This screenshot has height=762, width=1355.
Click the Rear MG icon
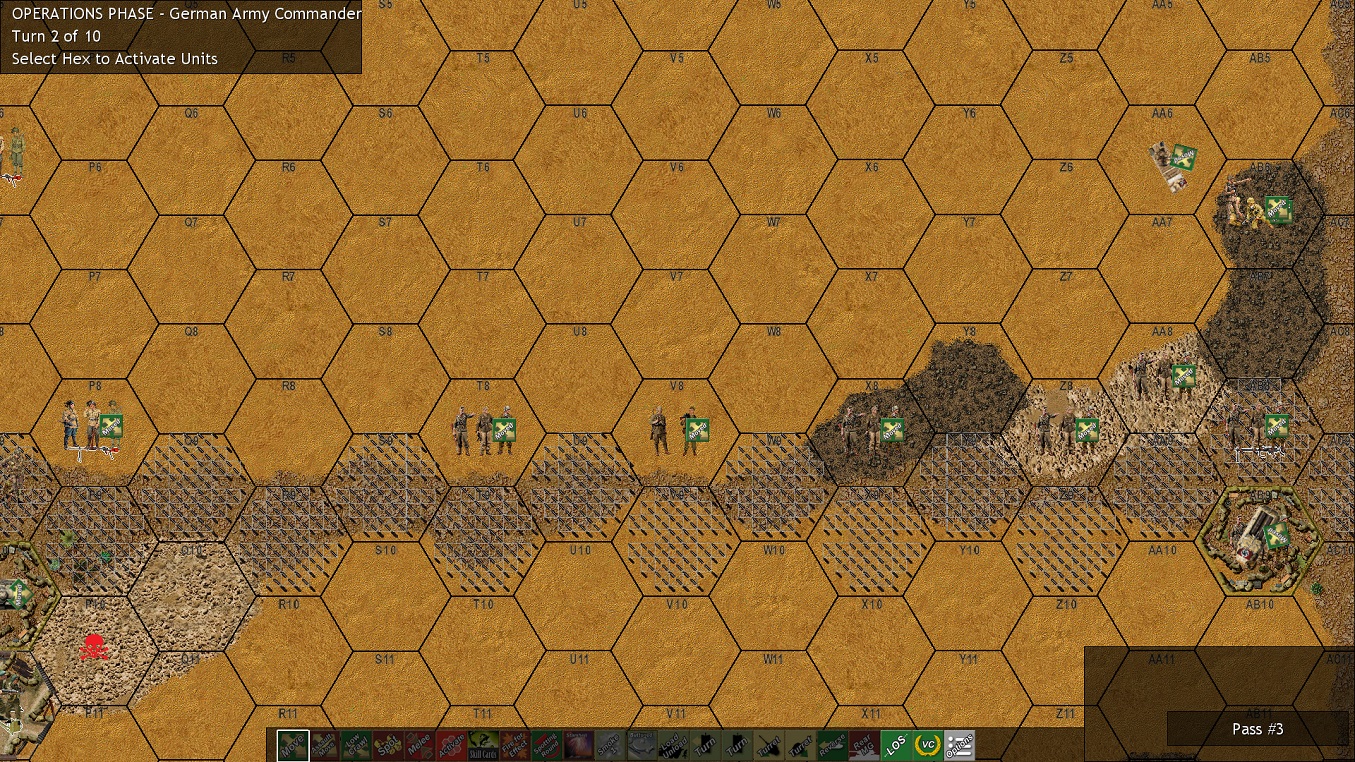click(864, 745)
